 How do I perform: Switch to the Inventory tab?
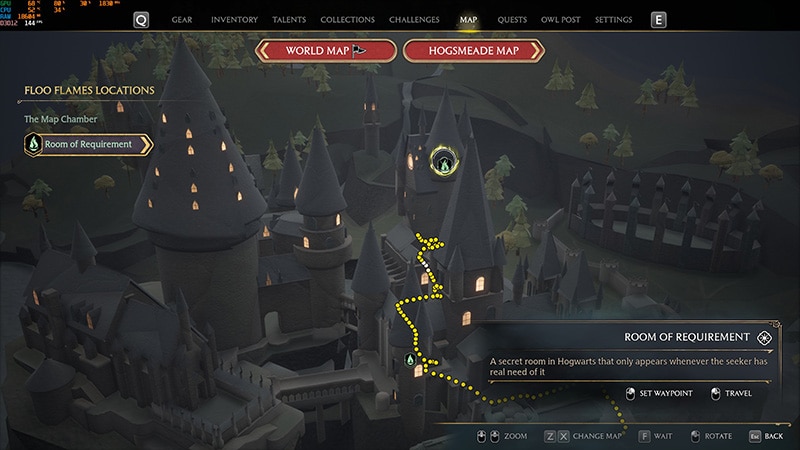pyautogui.click(x=235, y=20)
